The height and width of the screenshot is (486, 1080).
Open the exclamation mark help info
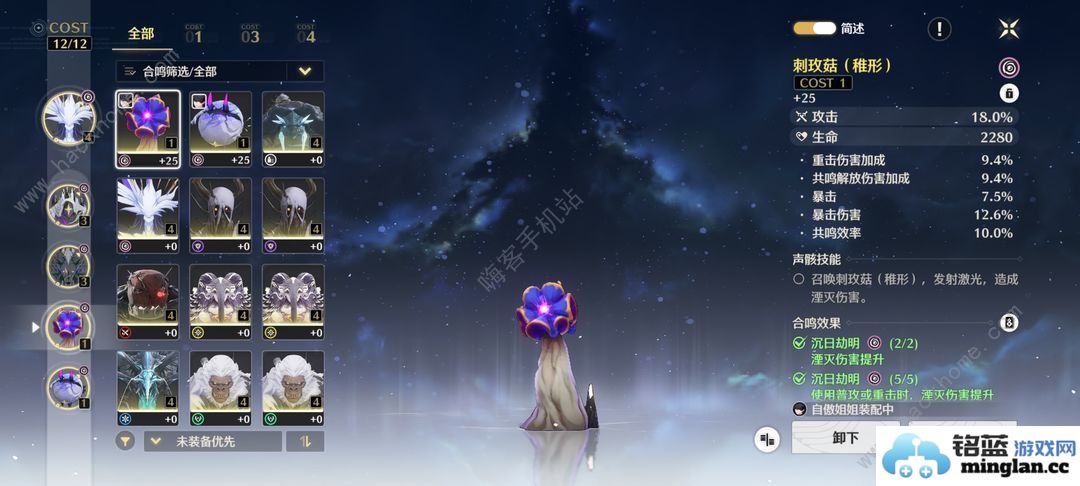[x=939, y=29]
